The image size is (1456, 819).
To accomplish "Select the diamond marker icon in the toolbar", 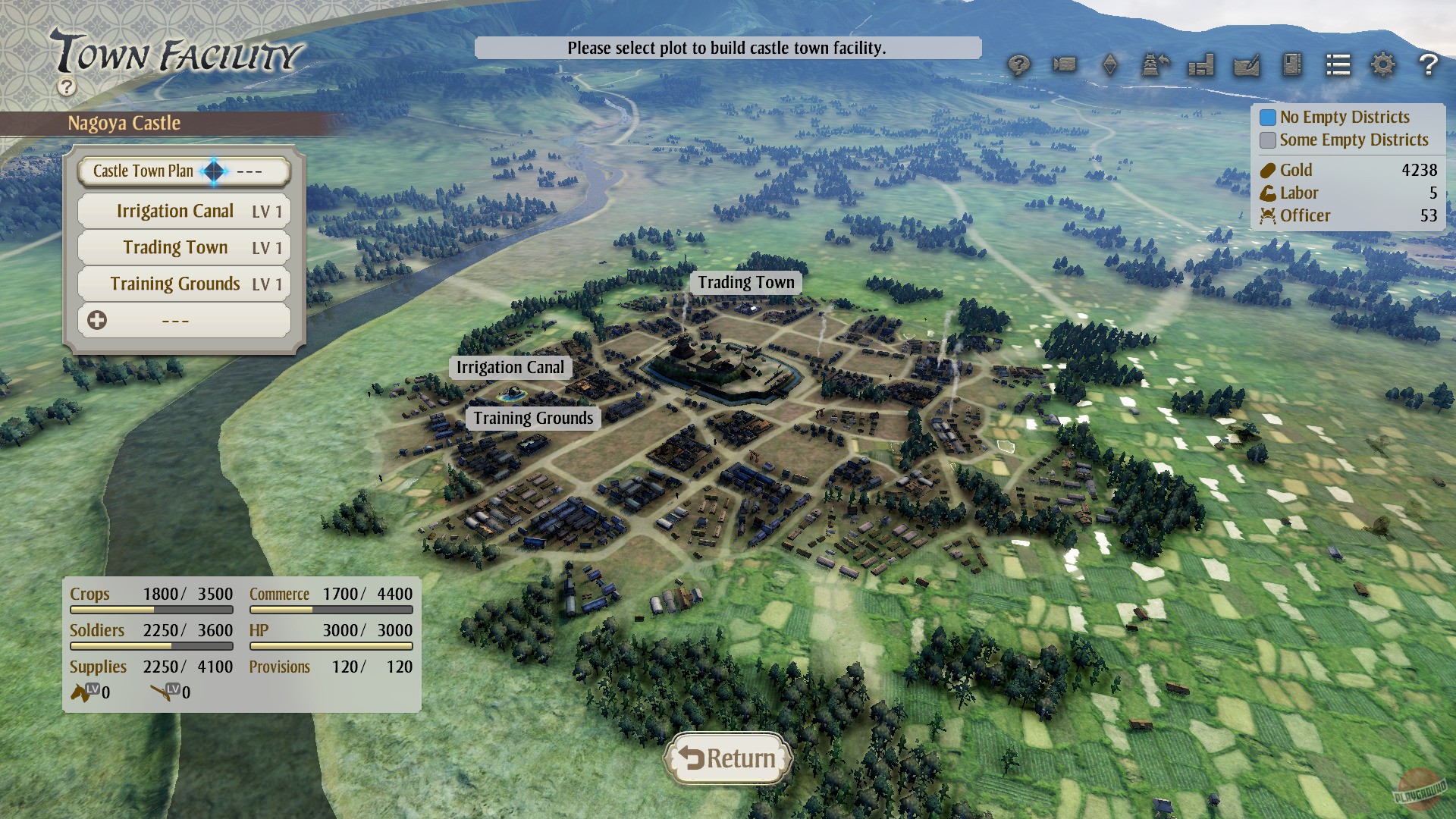I will coord(1111,65).
